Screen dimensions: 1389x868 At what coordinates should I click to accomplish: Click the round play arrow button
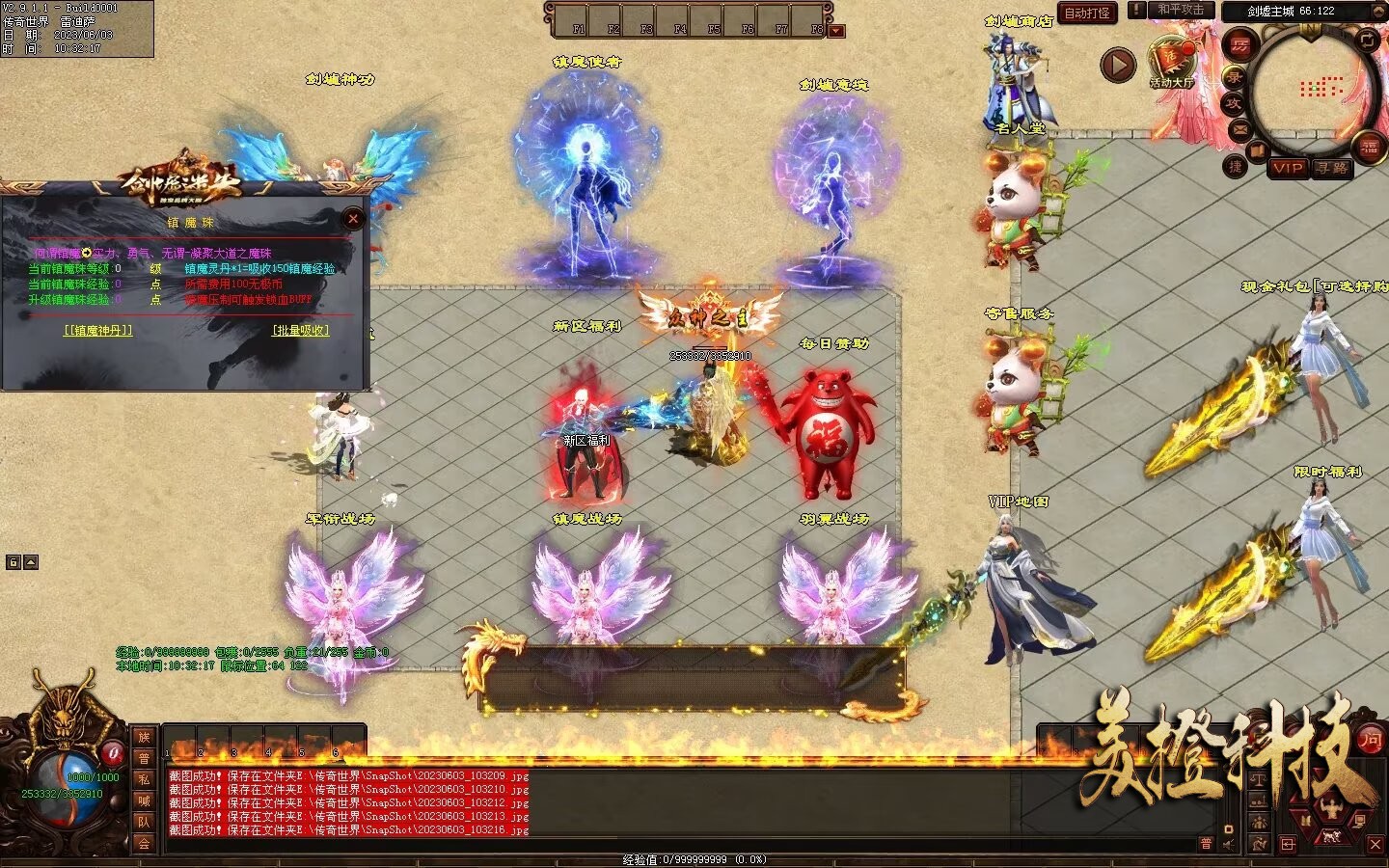click(x=1118, y=66)
